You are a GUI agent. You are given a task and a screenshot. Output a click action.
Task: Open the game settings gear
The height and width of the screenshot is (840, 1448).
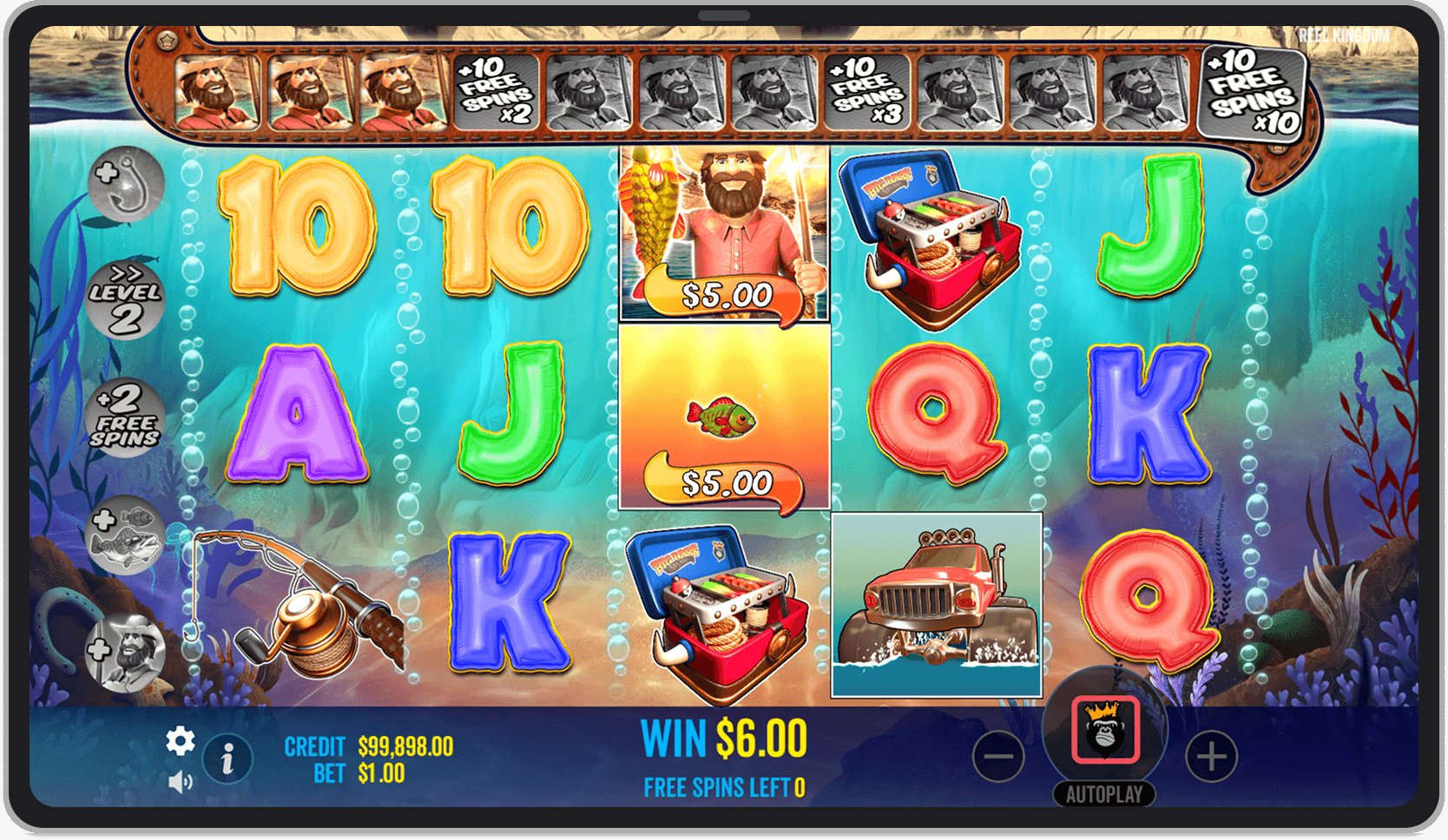point(181,742)
